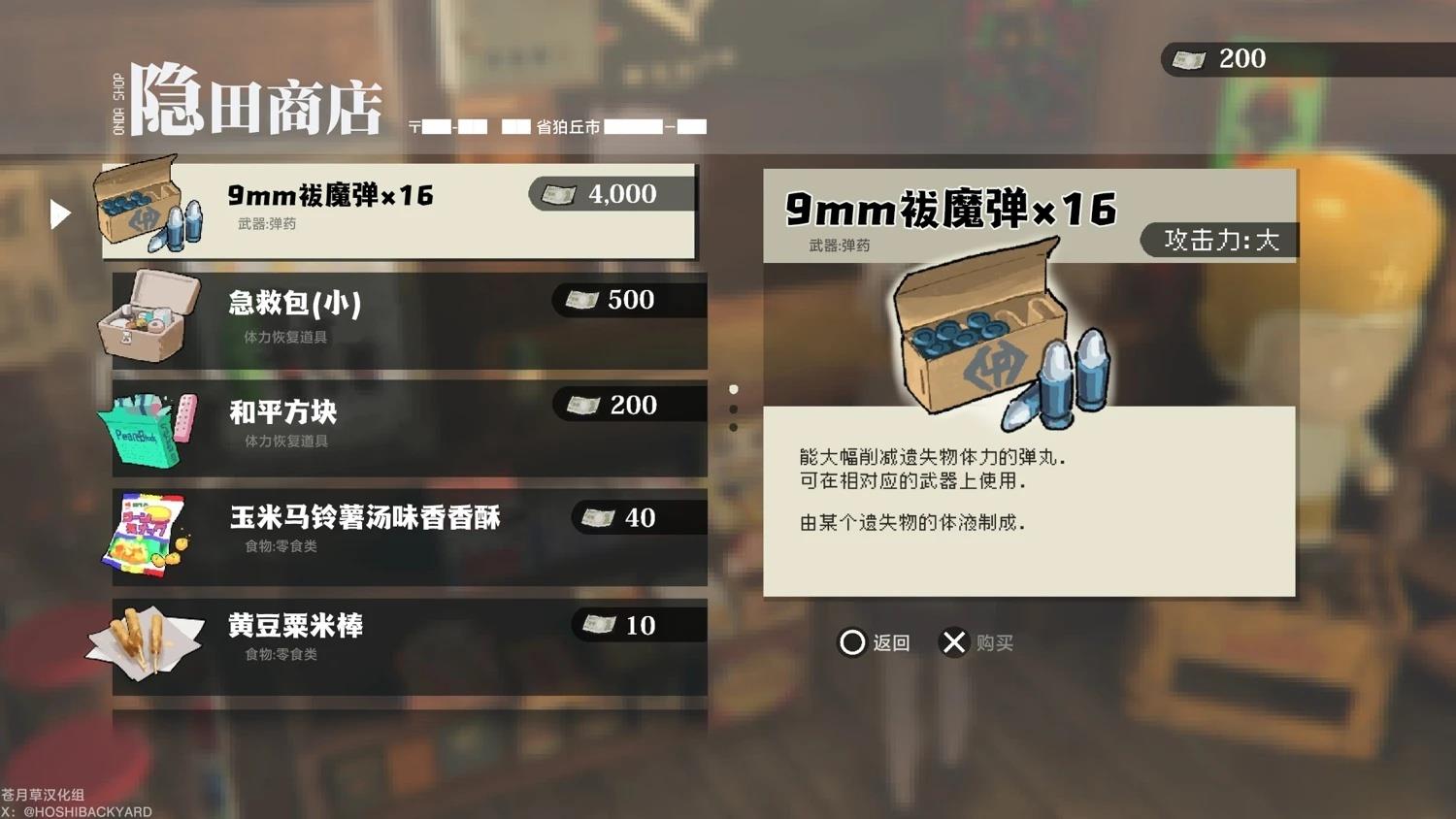Click the @HOSHIBACKYARD credit text
Image resolution: width=1456 pixels, height=819 pixels.
coord(76,810)
